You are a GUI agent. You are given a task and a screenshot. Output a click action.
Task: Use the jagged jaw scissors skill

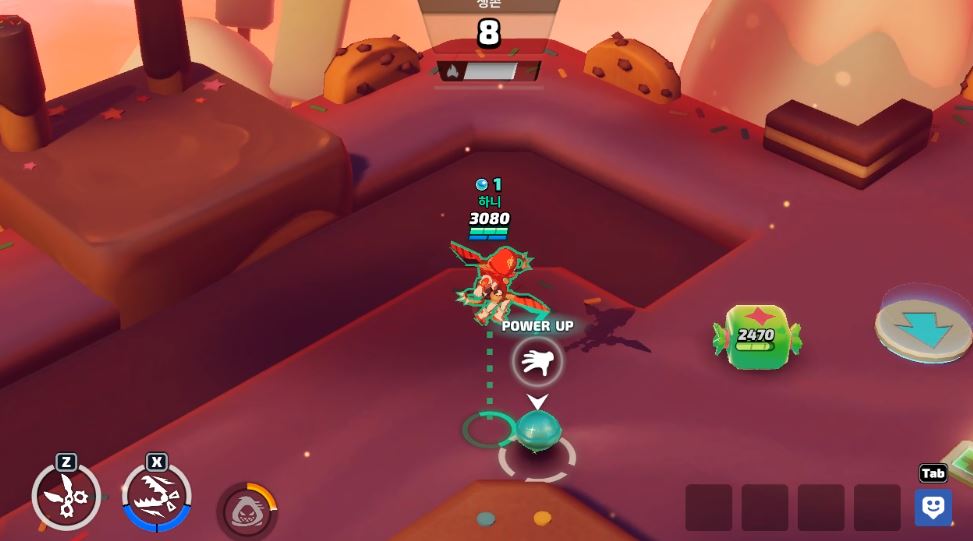click(156, 496)
